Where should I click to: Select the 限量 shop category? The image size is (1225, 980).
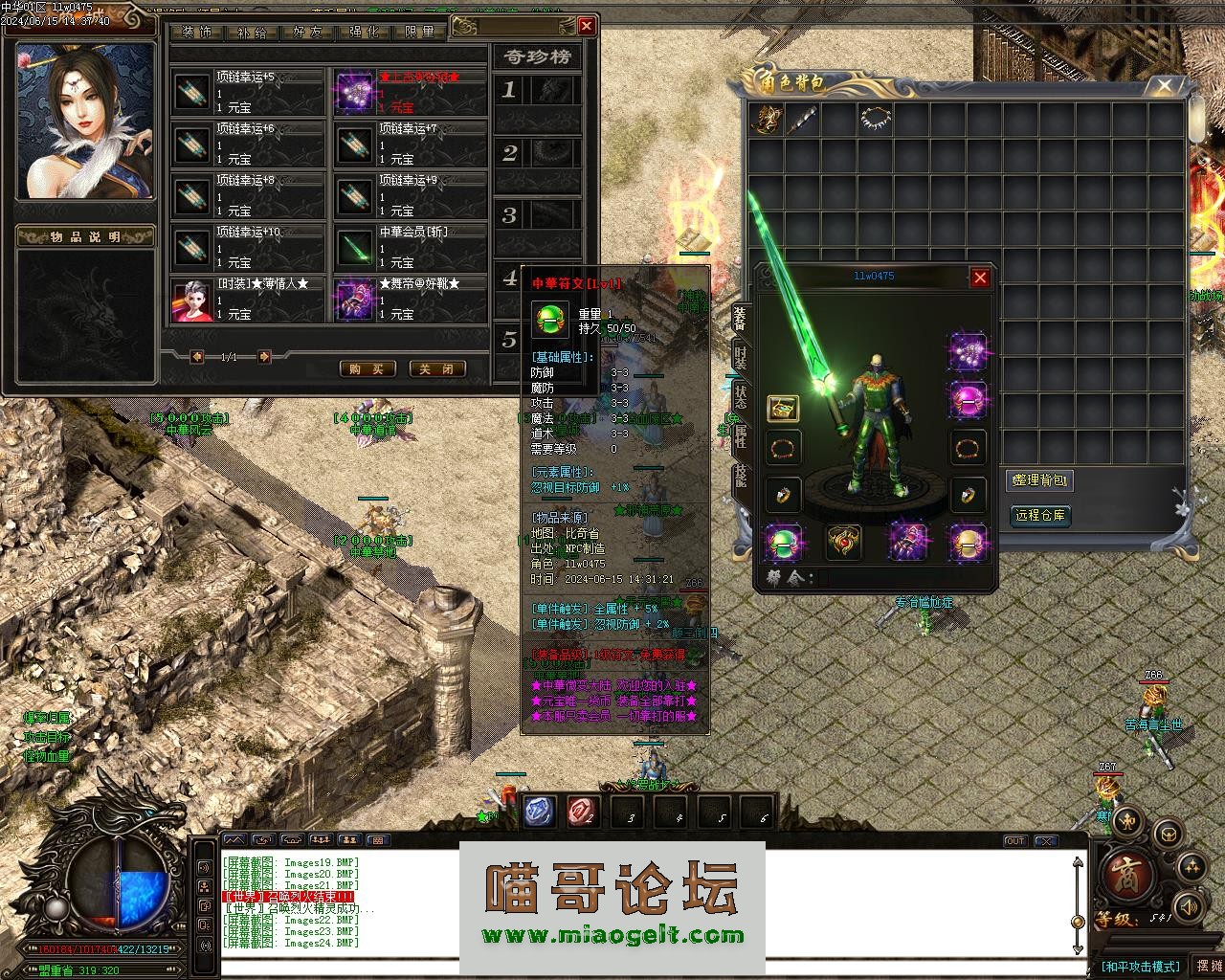[x=419, y=32]
